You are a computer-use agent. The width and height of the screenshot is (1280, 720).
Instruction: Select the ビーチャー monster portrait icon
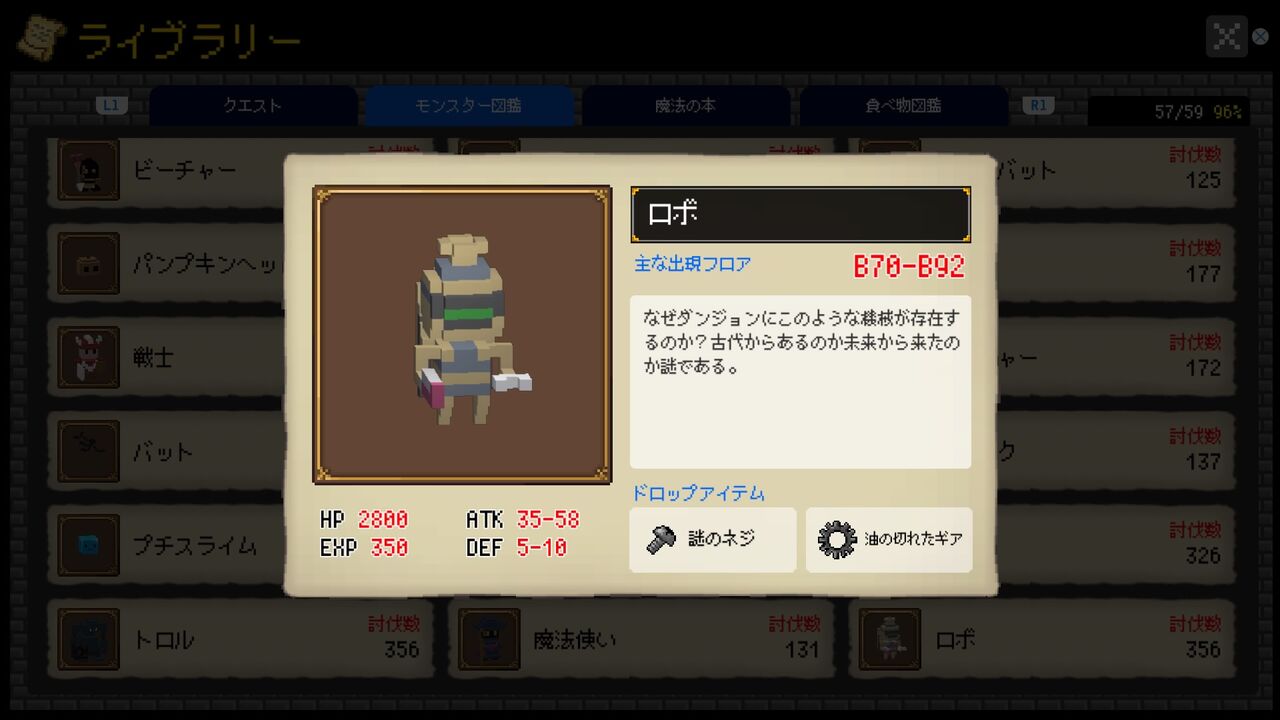point(88,170)
